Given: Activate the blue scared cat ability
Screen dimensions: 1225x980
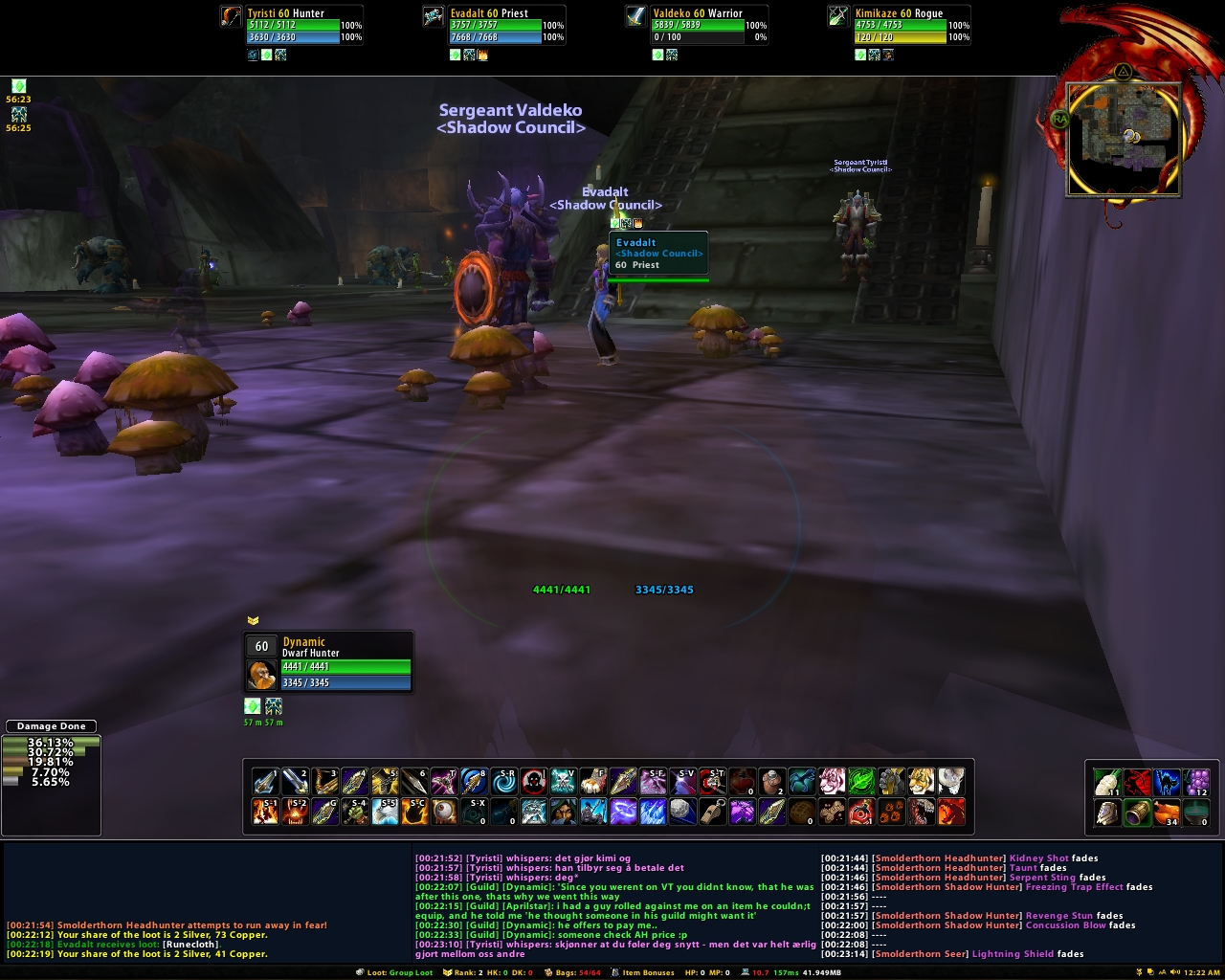Looking at the screenshot, I should pos(1167,783).
